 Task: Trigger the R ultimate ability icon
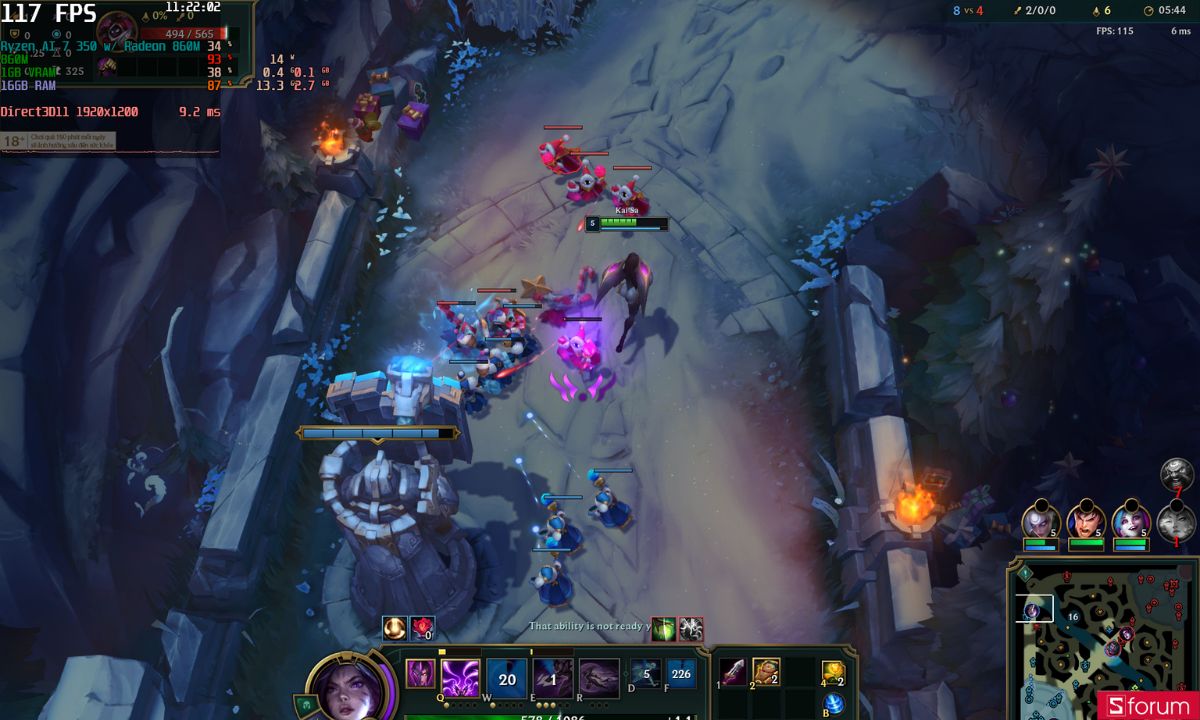[598, 678]
